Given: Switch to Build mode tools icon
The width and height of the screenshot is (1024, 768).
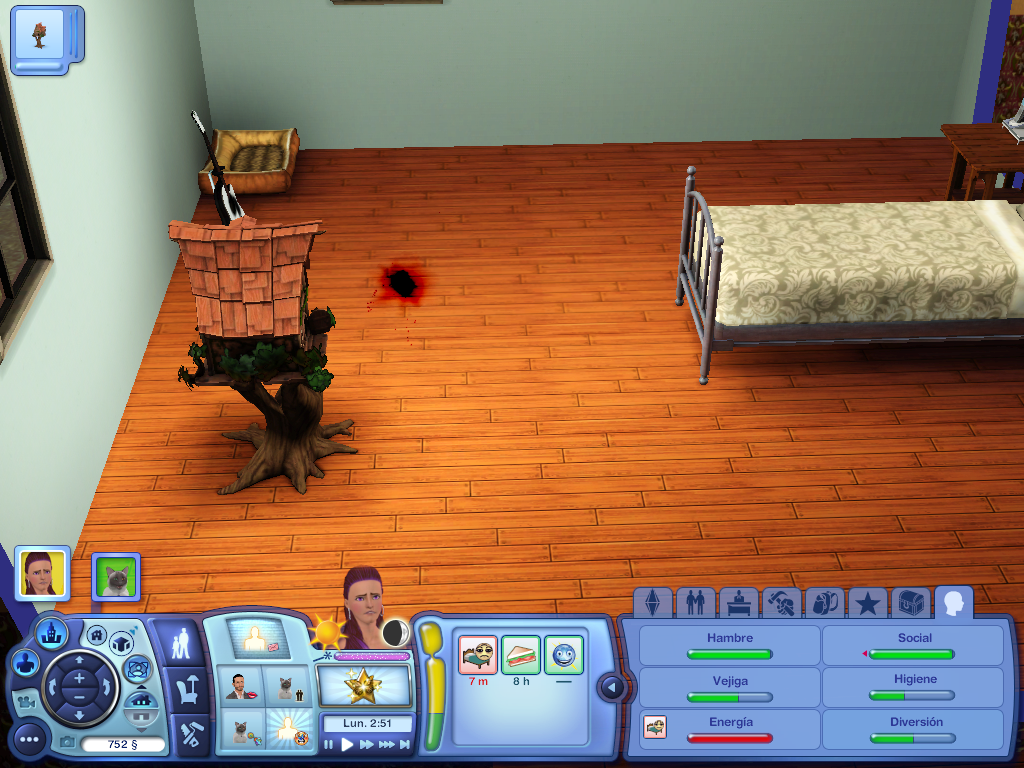Looking at the screenshot, I should tap(186, 735).
